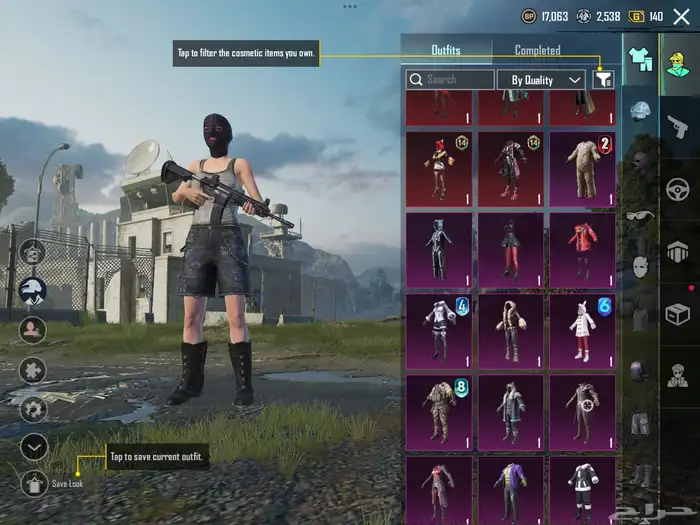Choose the glasses category icon

click(639, 215)
